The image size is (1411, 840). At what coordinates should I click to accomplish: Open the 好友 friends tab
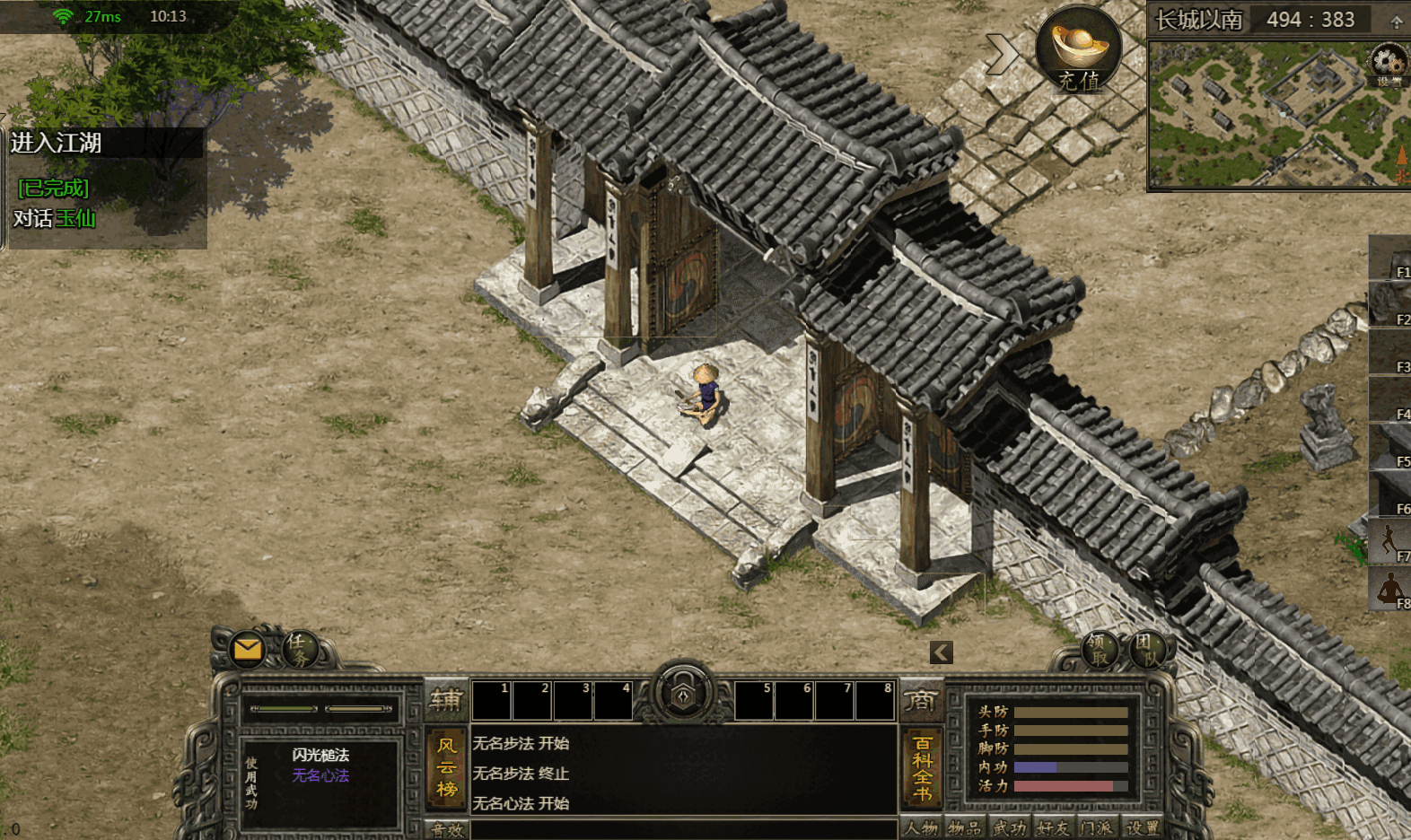[1052, 828]
